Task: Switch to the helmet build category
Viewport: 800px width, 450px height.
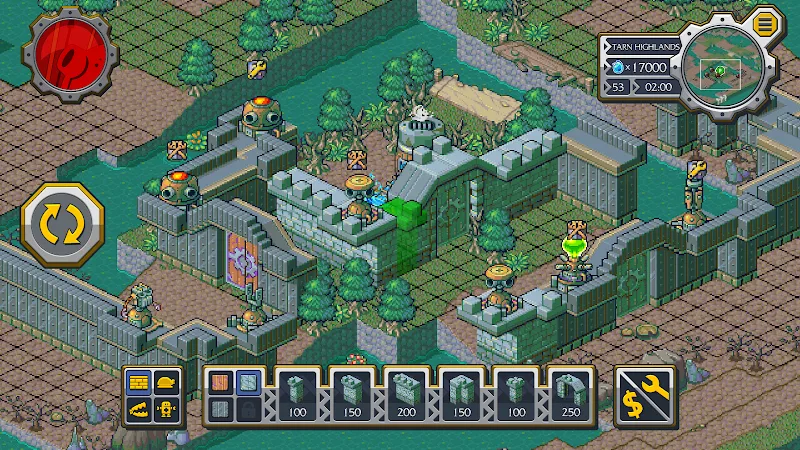Action: [168, 383]
